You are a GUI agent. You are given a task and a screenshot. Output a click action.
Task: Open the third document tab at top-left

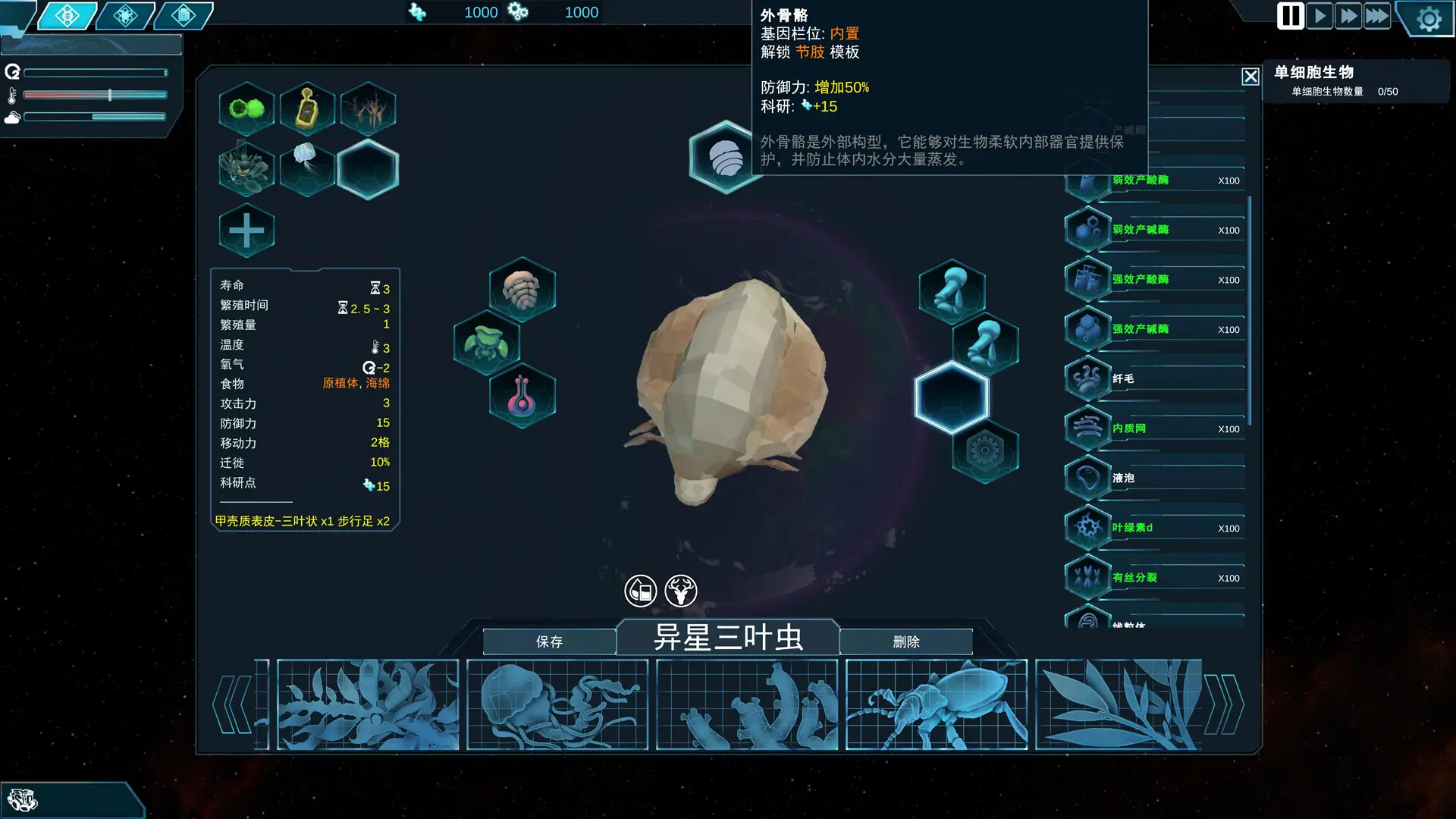[x=182, y=14]
